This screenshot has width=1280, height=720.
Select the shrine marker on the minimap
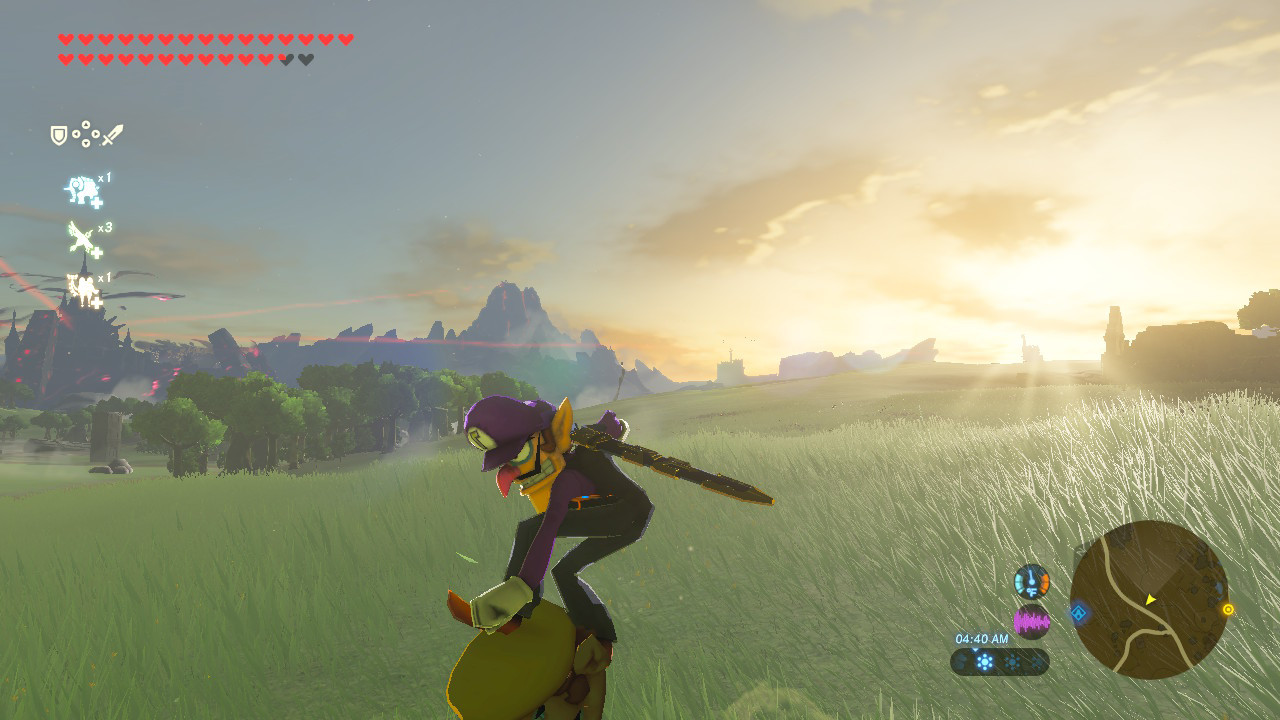pos(1079,613)
